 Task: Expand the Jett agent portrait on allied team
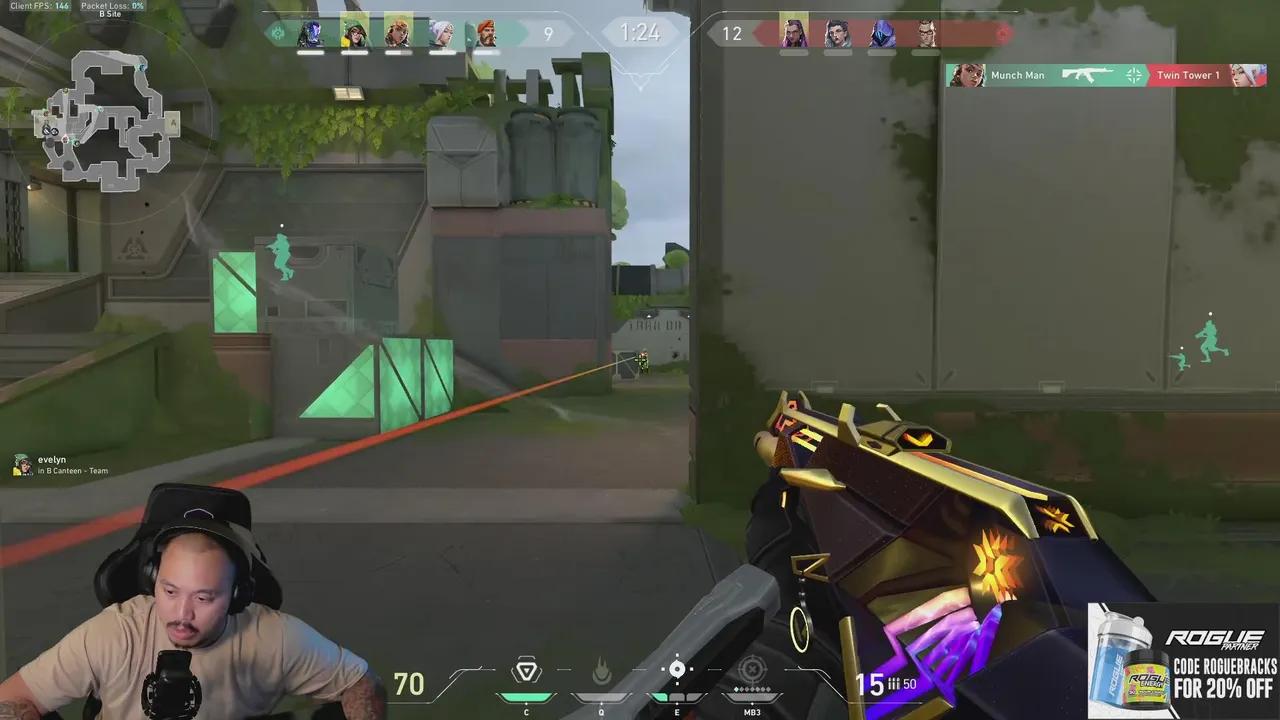point(440,33)
